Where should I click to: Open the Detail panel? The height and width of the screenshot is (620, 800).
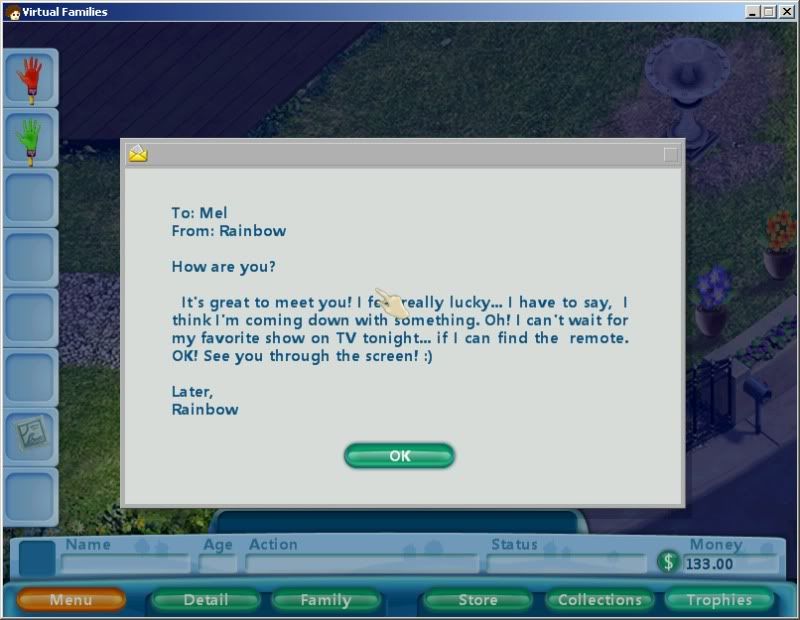(206, 600)
